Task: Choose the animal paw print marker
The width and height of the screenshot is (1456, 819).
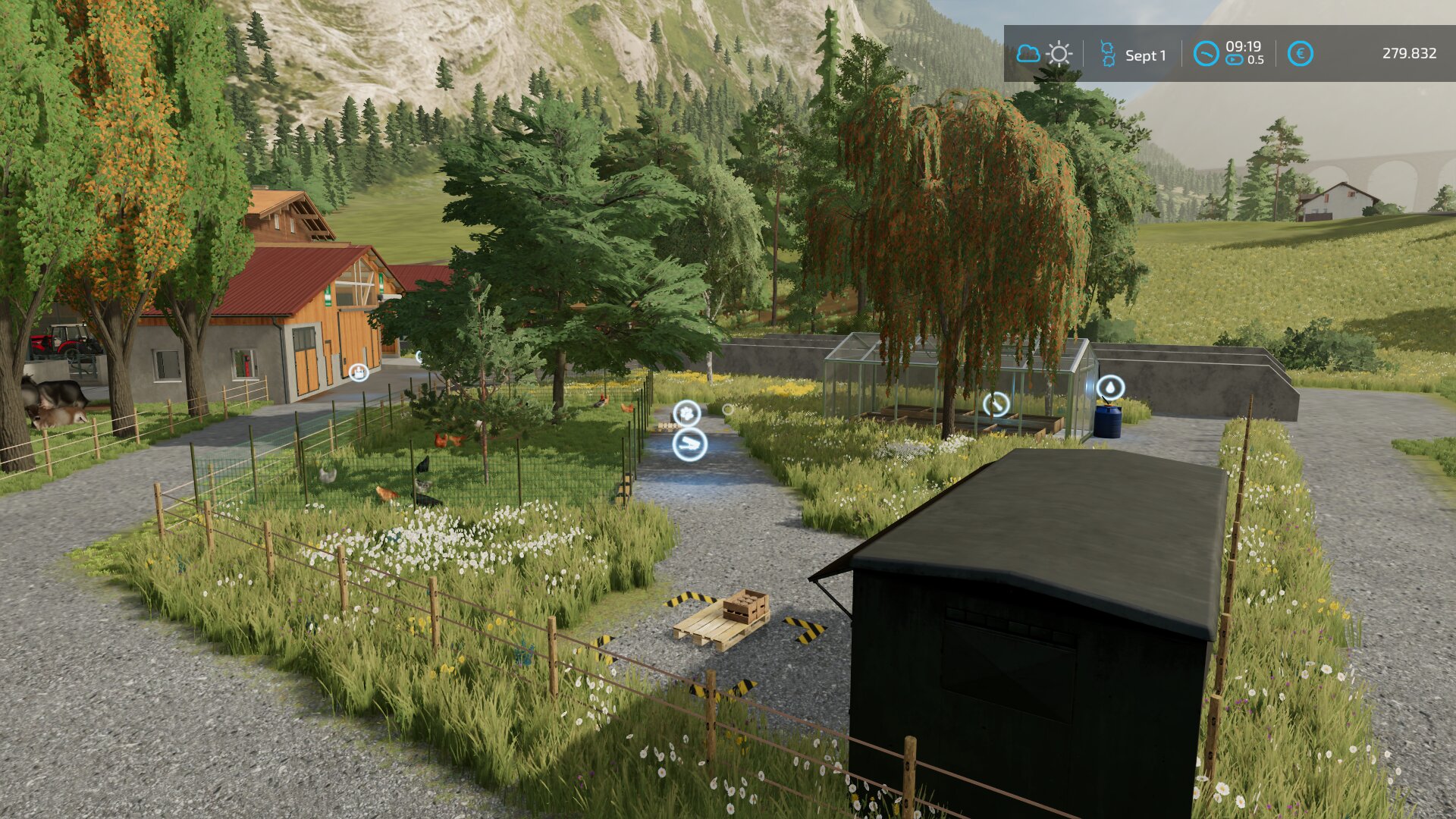Action: pyautogui.click(x=687, y=413)
